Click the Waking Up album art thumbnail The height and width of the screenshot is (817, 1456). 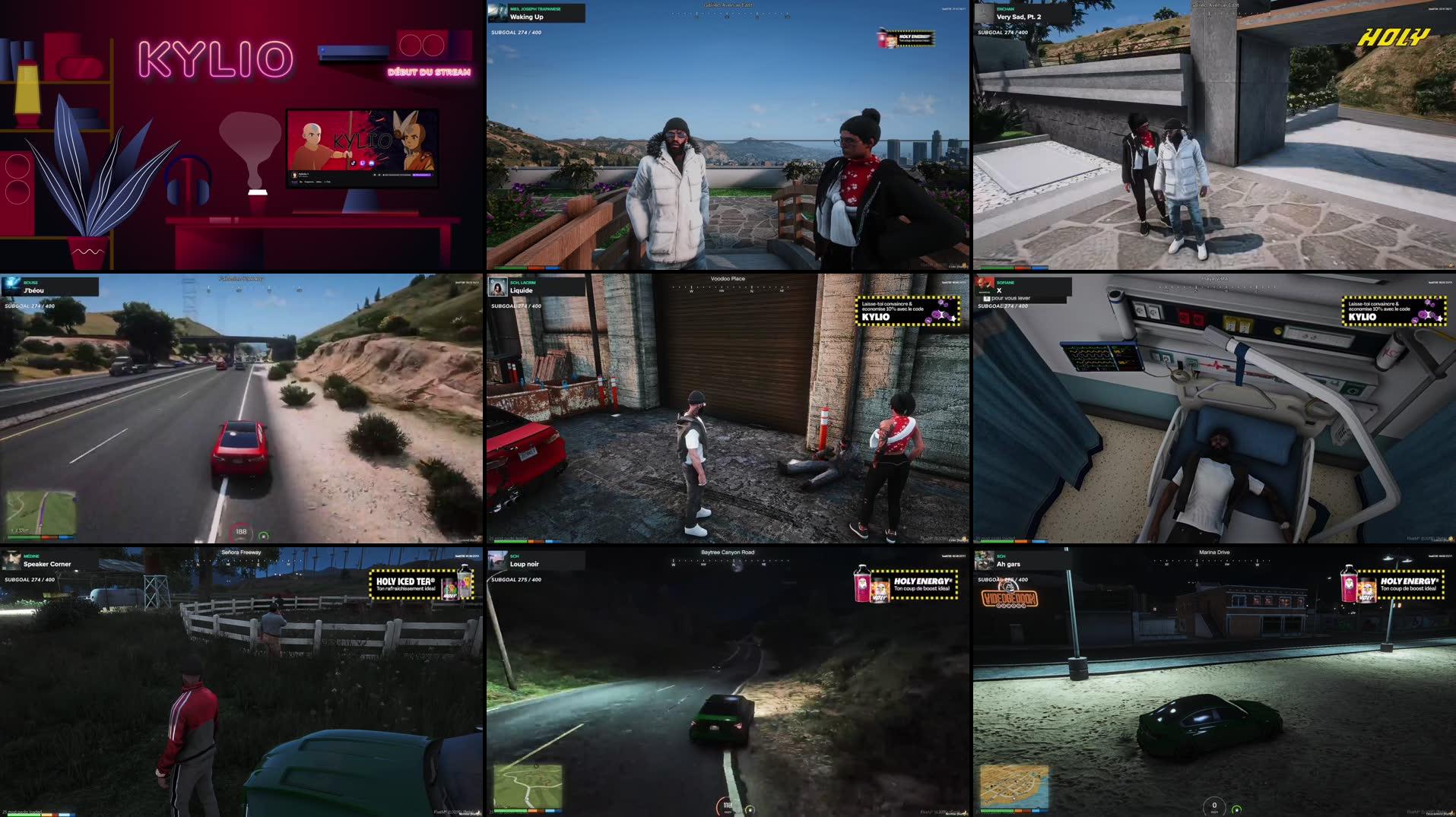[497, 12]
